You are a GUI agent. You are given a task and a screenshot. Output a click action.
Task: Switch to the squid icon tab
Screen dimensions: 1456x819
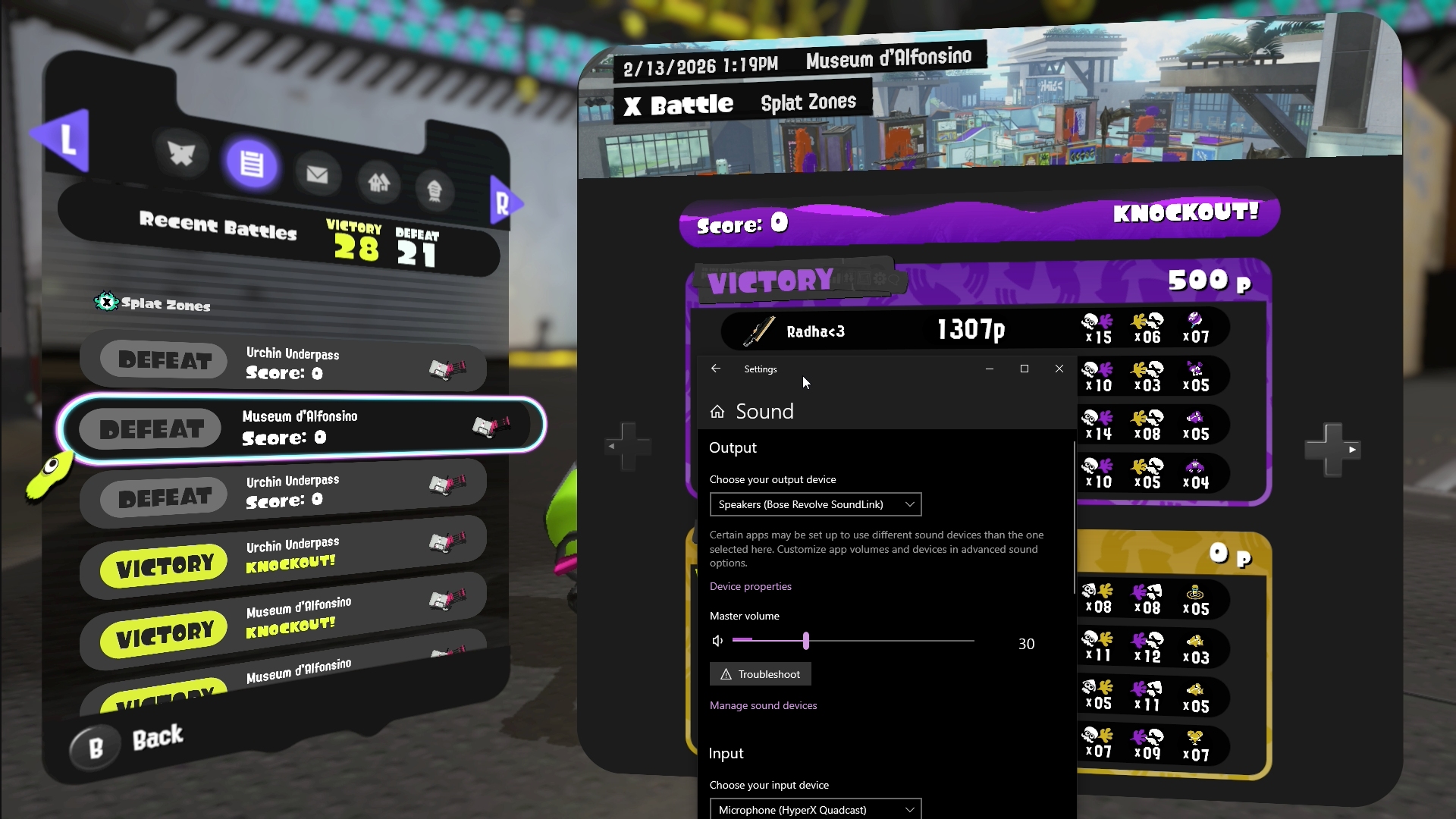coord(181,154)
